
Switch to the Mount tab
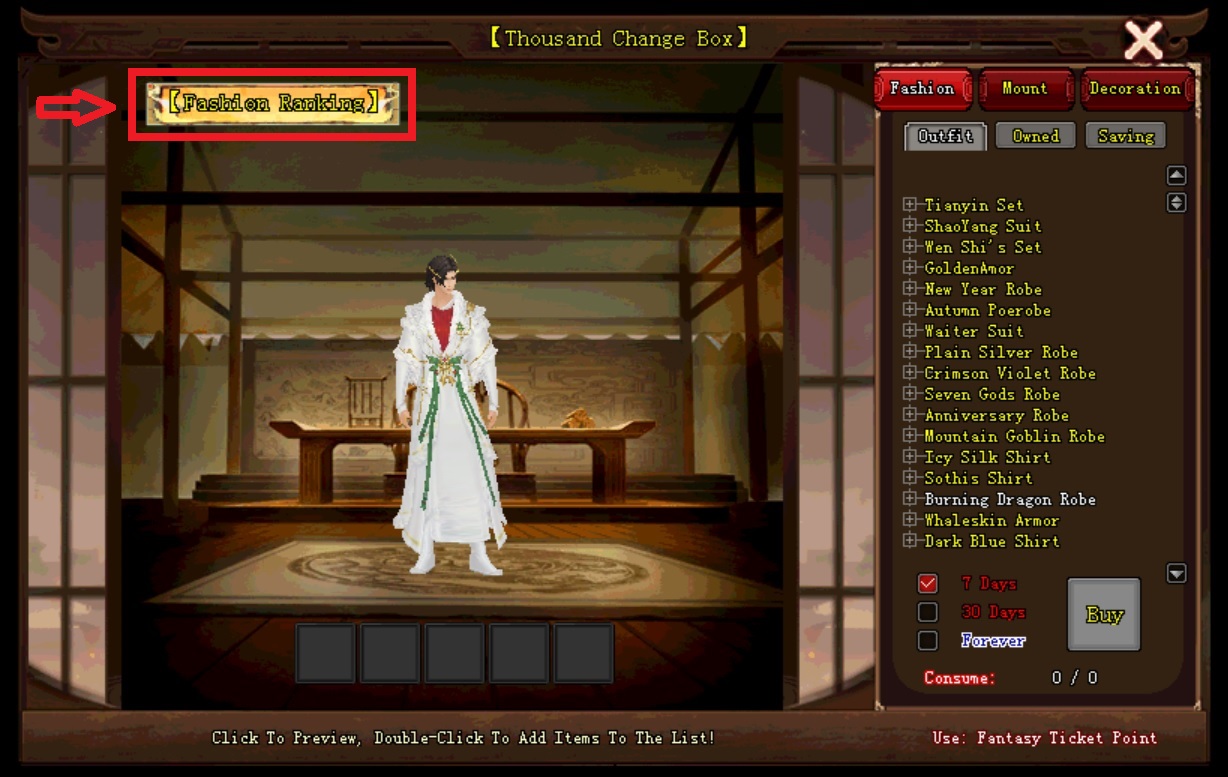coord(1025,89)
